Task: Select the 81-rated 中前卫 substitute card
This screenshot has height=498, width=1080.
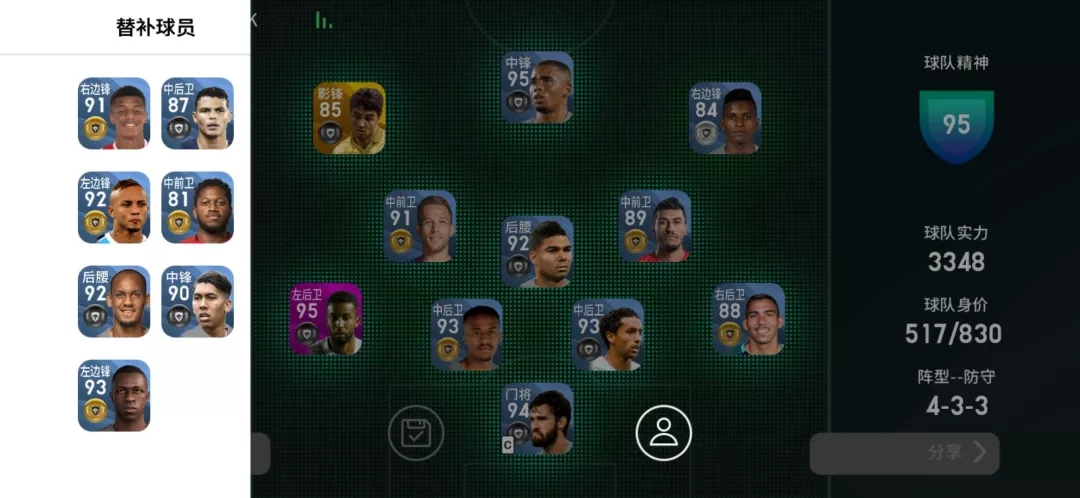Action: (x=197, y=208)
